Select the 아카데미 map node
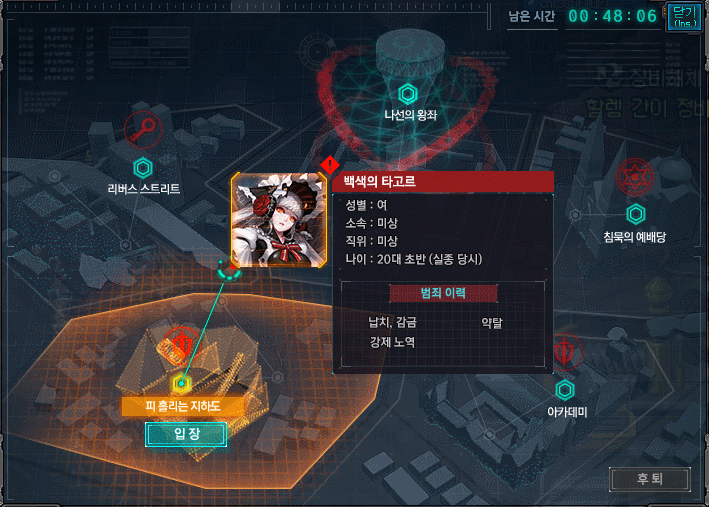The image size is (709, 507). (565, 390)
